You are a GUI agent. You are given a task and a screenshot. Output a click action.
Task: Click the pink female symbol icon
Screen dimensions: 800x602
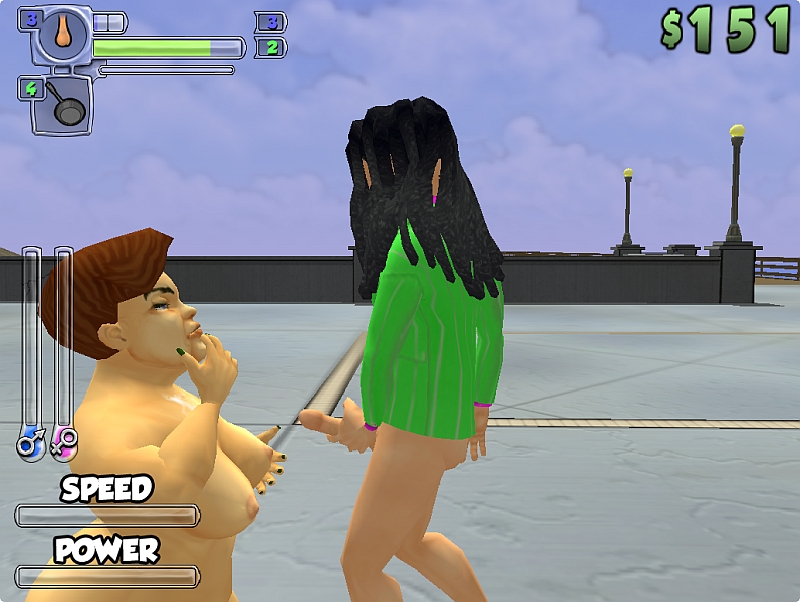(x=64, y=441)
